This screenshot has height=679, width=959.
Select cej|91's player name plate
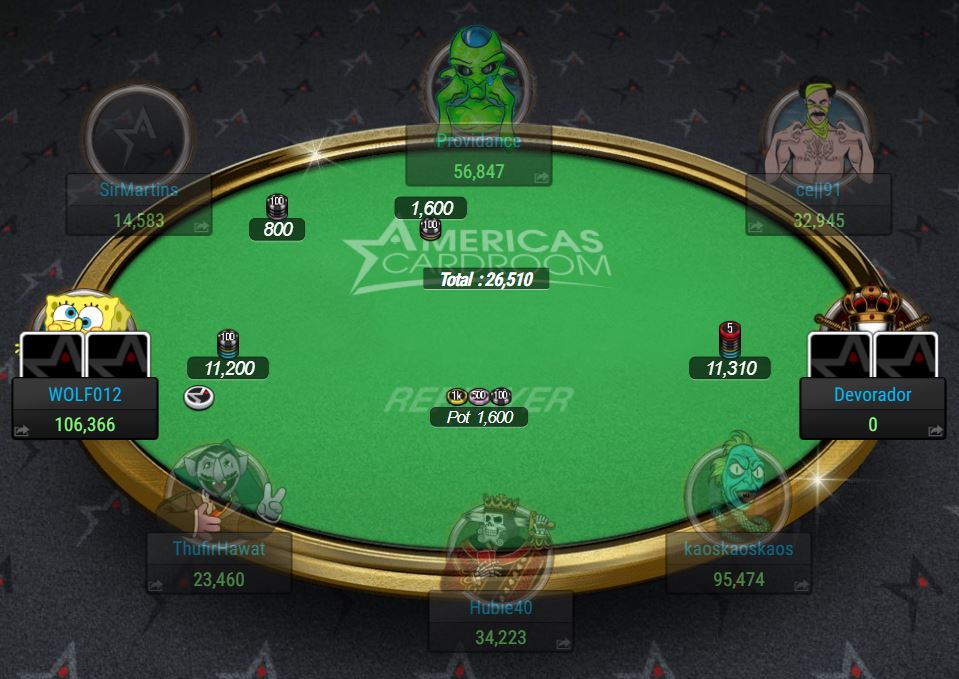818,205
